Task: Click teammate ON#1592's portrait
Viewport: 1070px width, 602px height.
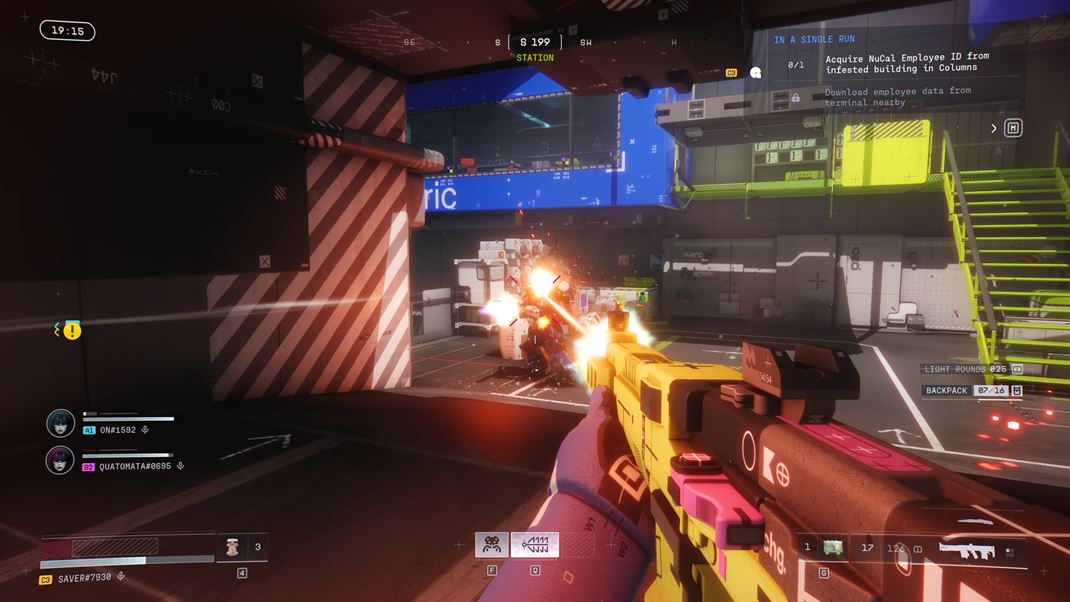Action: (60, 423)
